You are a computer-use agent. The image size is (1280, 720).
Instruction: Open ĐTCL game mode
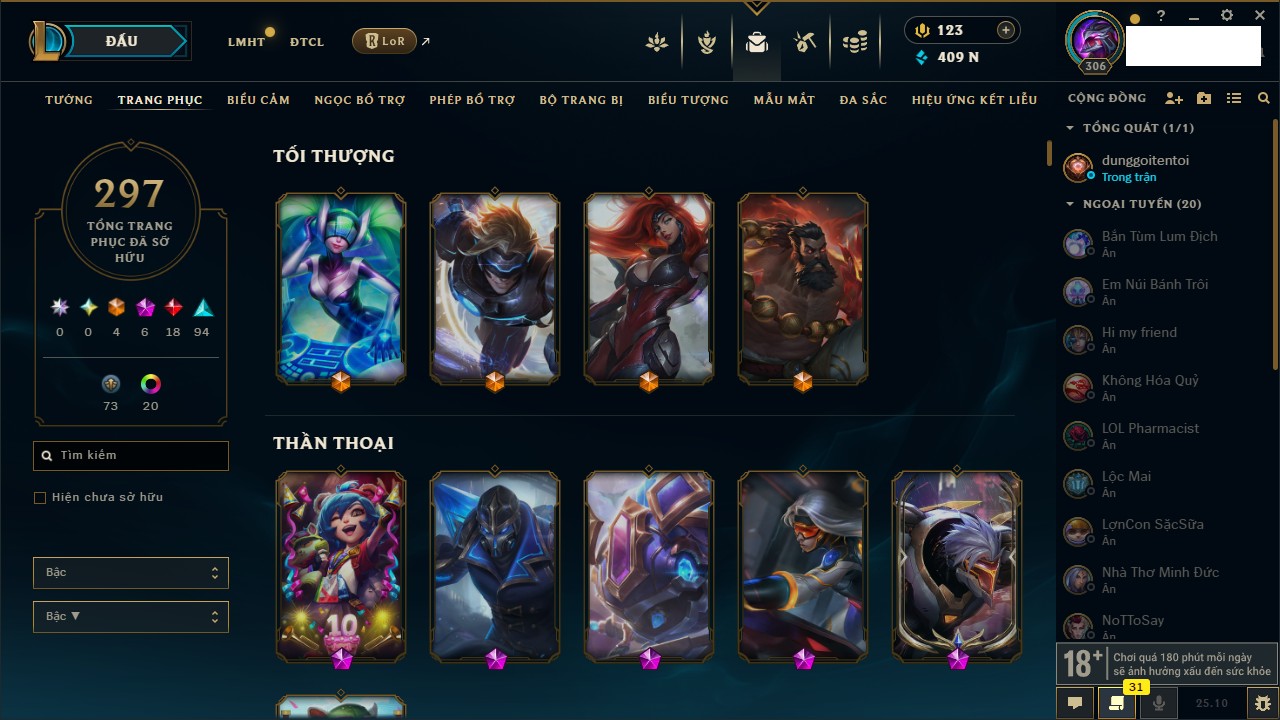(307, 42)
